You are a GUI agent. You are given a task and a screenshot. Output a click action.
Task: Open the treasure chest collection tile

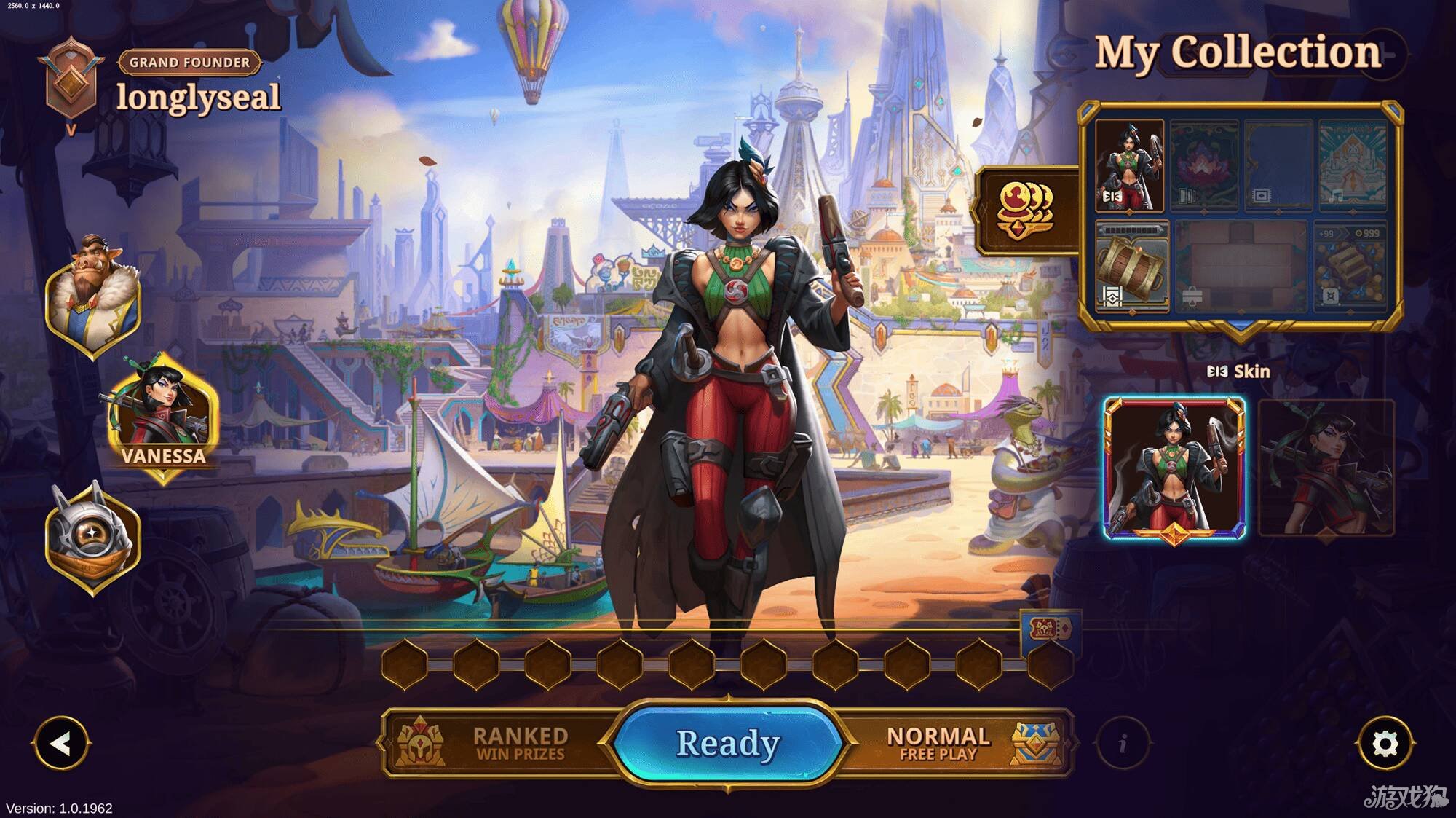point(1132,267)
